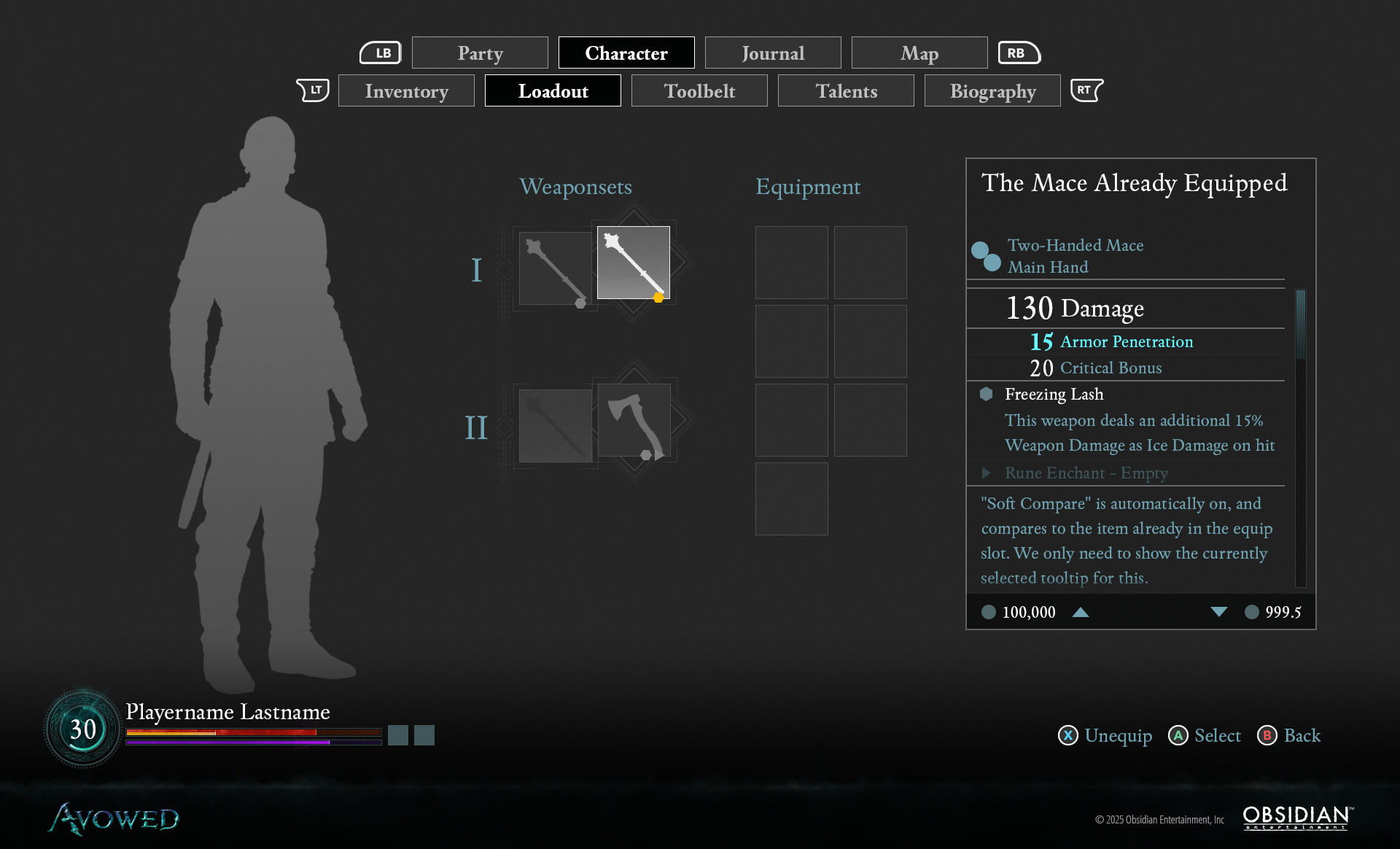Select the Character tab

coord(626,53)
